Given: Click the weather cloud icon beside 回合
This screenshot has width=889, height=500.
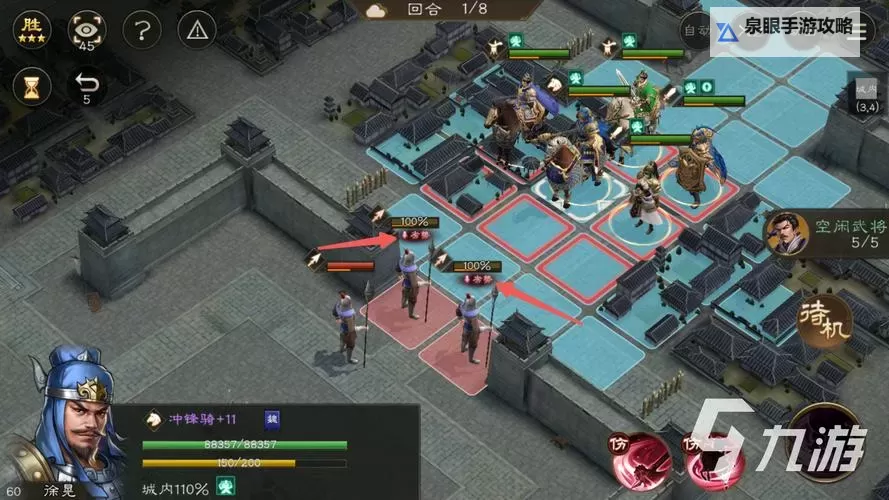Looking at the screenshot, I should pos(376,10).
